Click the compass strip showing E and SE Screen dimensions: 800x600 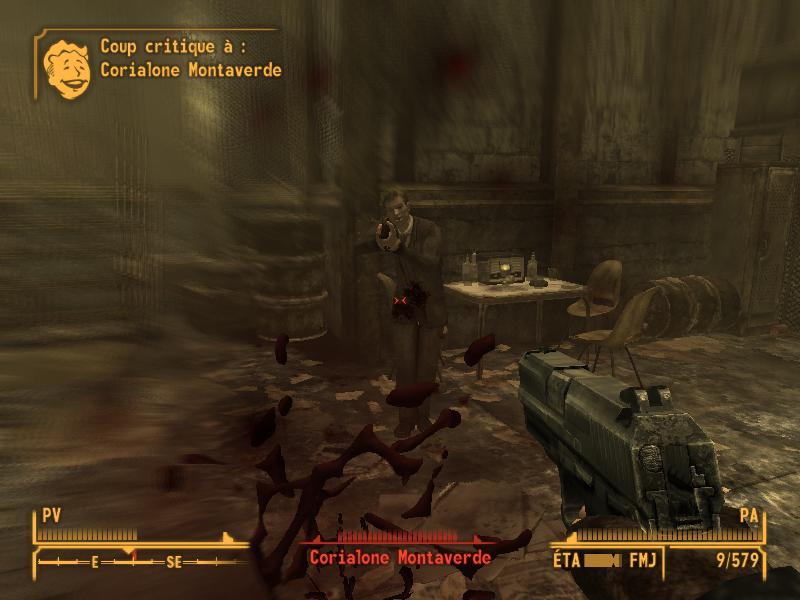tap(135, 562)
